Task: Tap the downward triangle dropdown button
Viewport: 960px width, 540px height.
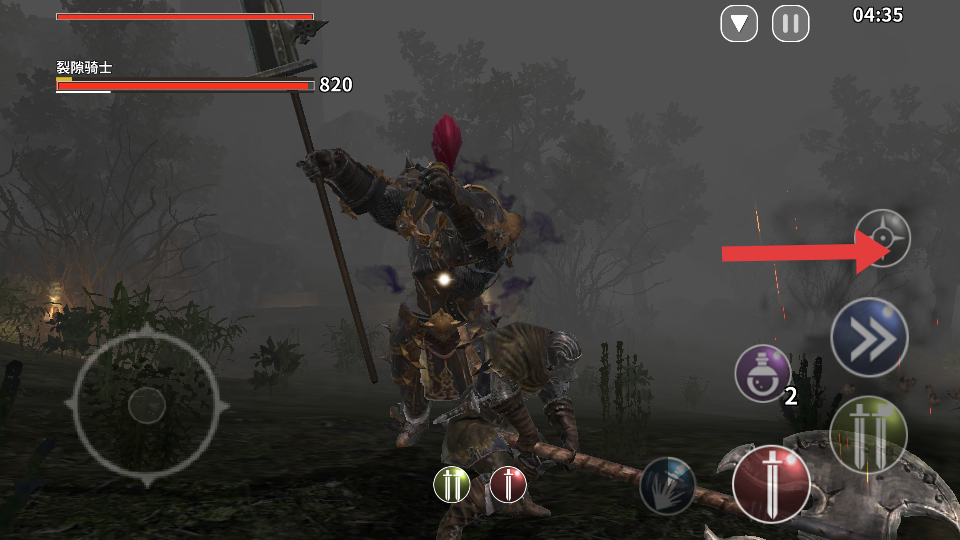Action: [739, 23]
